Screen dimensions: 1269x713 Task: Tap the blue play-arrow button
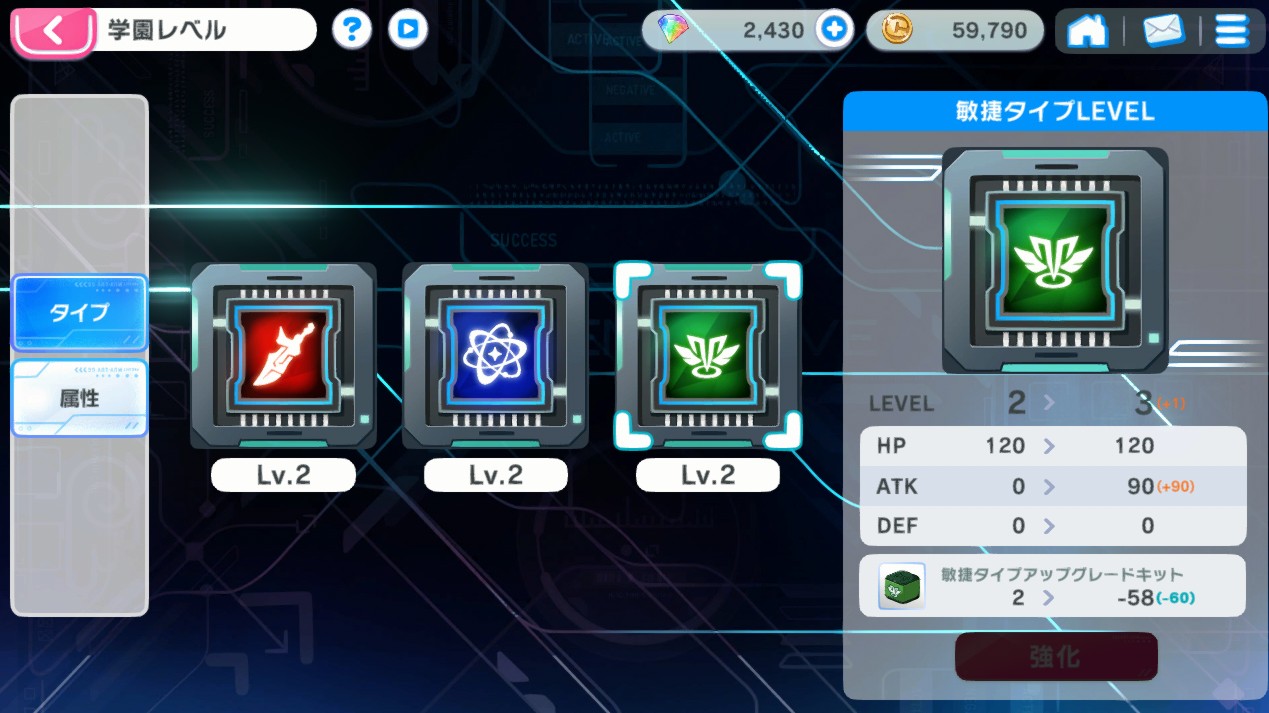[407, 30]
